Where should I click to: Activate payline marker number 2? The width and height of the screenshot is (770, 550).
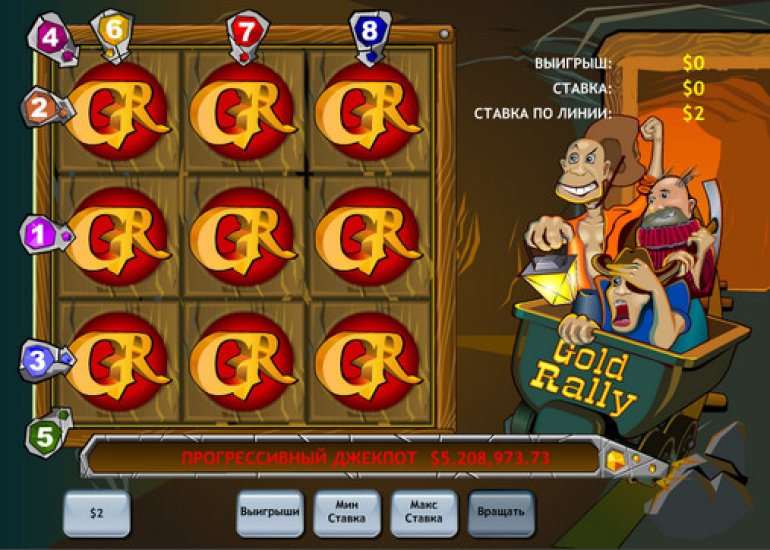(x=41, y=108)
